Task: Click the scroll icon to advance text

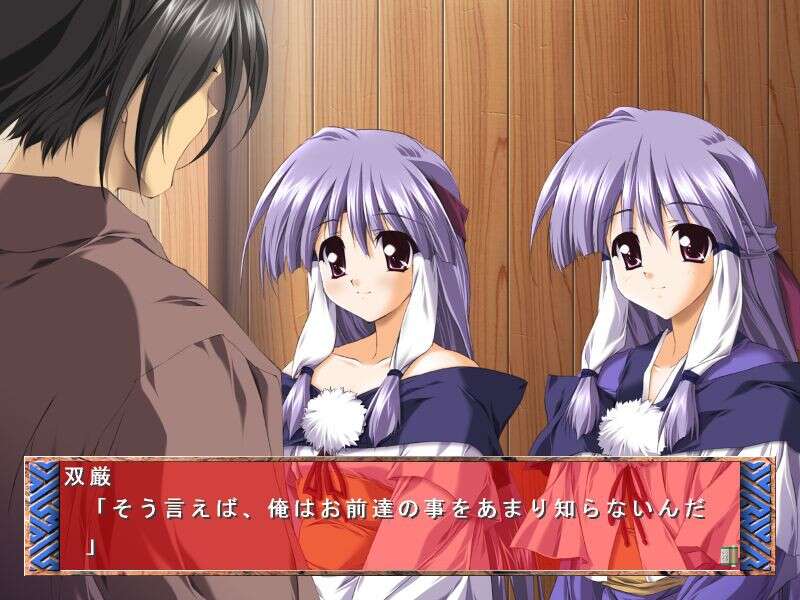Action: click(x=727, y=555)
